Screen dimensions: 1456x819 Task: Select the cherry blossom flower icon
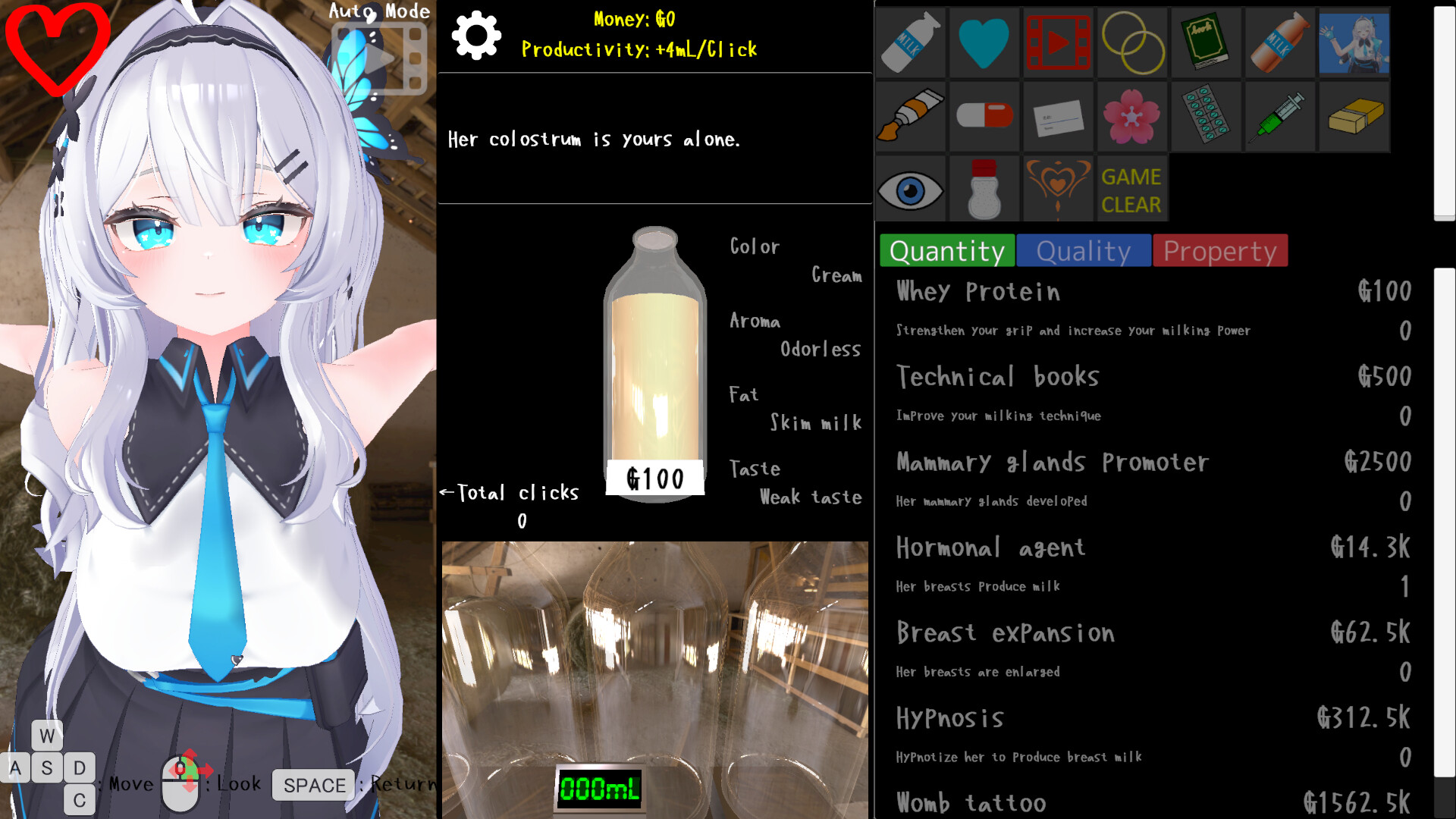[1132, 117]
